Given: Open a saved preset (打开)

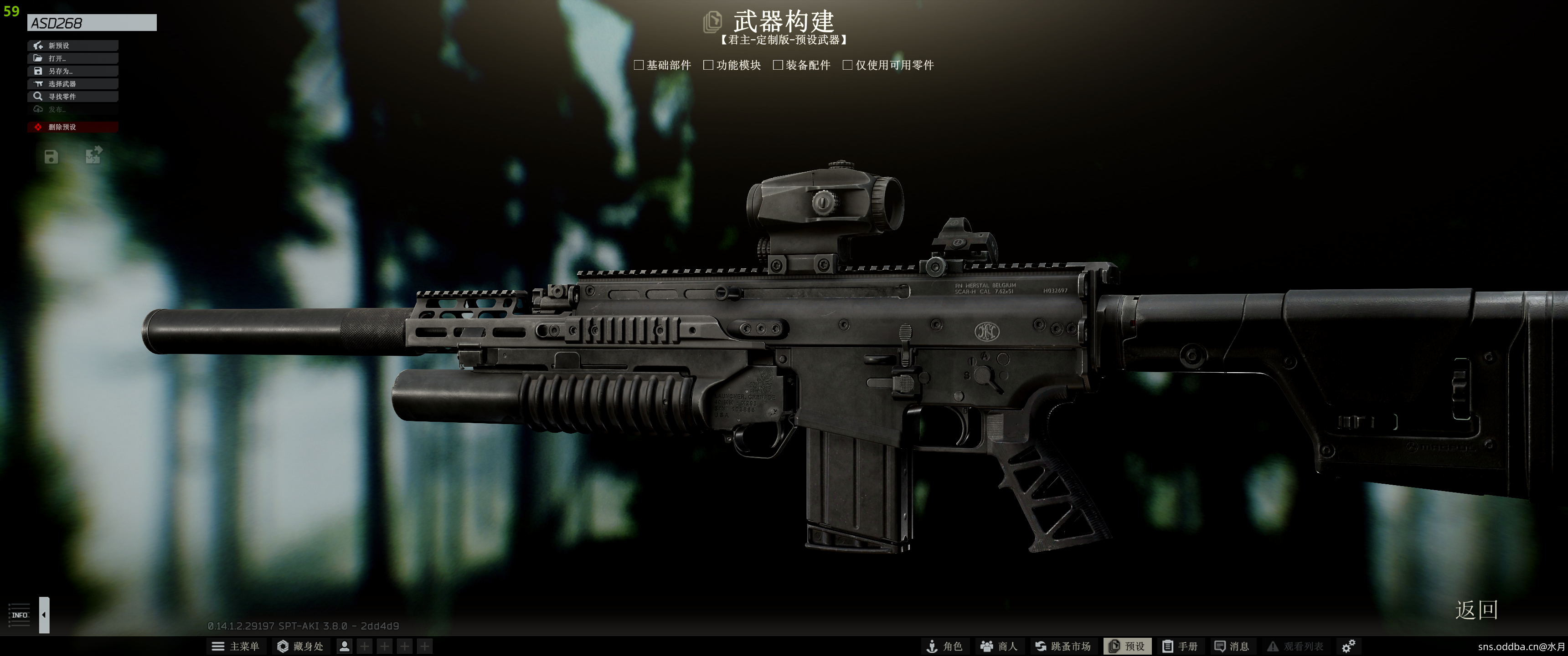Looking at the screenshot, I should tap(72, 58).
